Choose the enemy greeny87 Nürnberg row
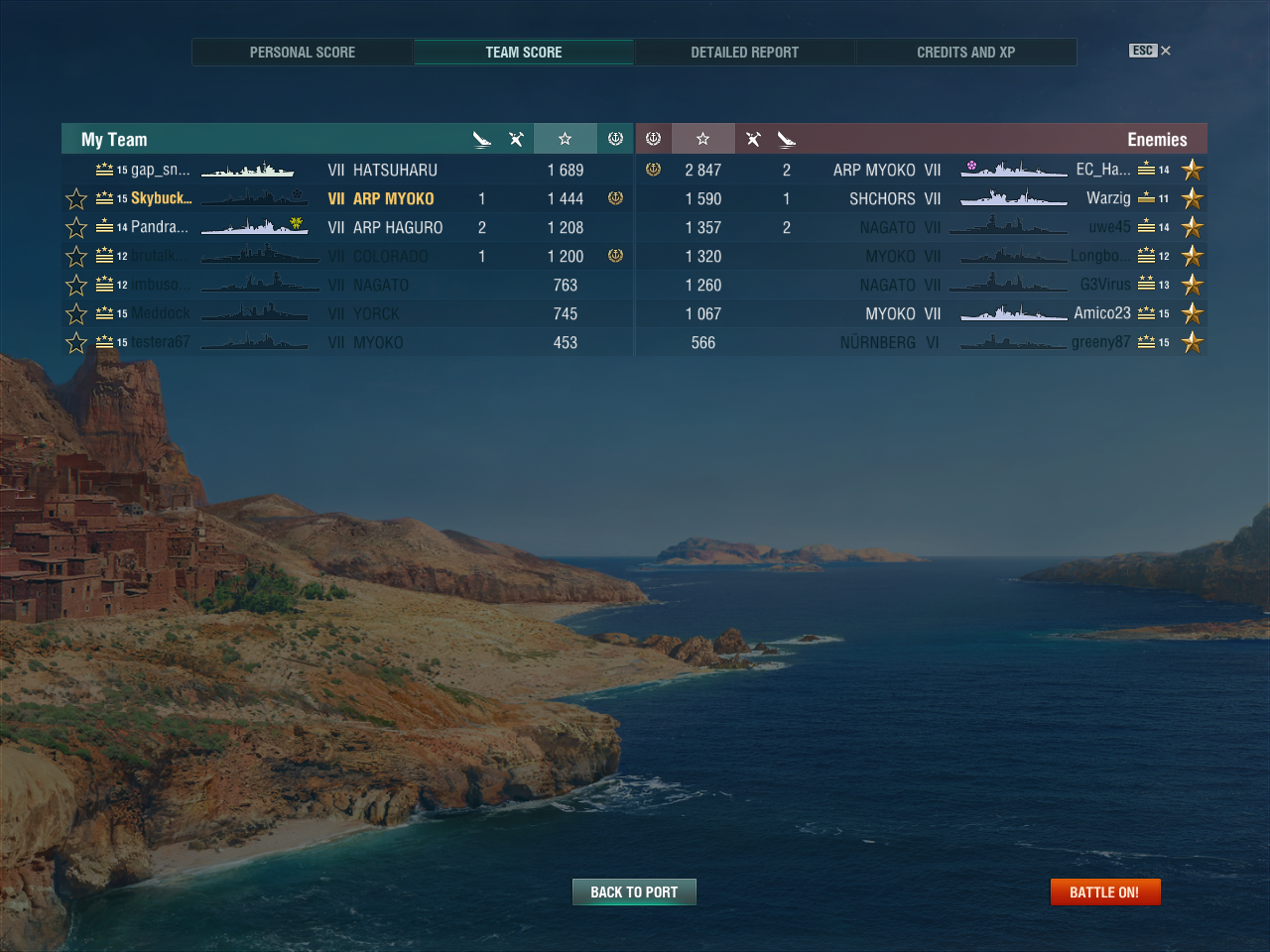This screenshot has width=1270, height=952. 921,342
